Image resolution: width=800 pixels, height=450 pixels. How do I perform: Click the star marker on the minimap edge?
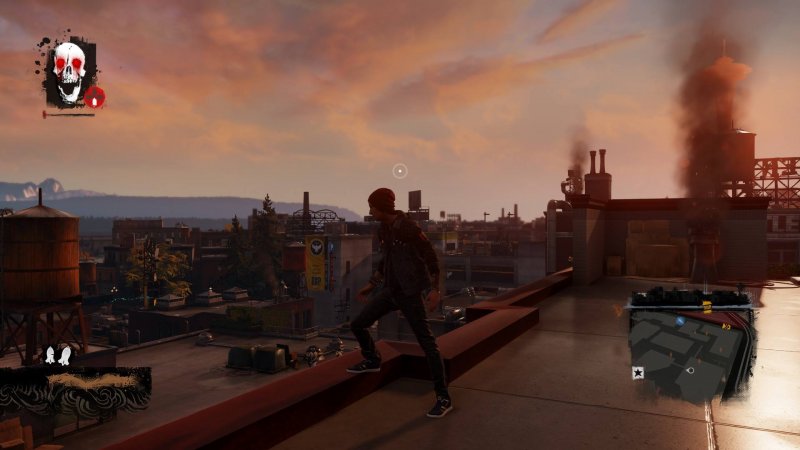637,372
